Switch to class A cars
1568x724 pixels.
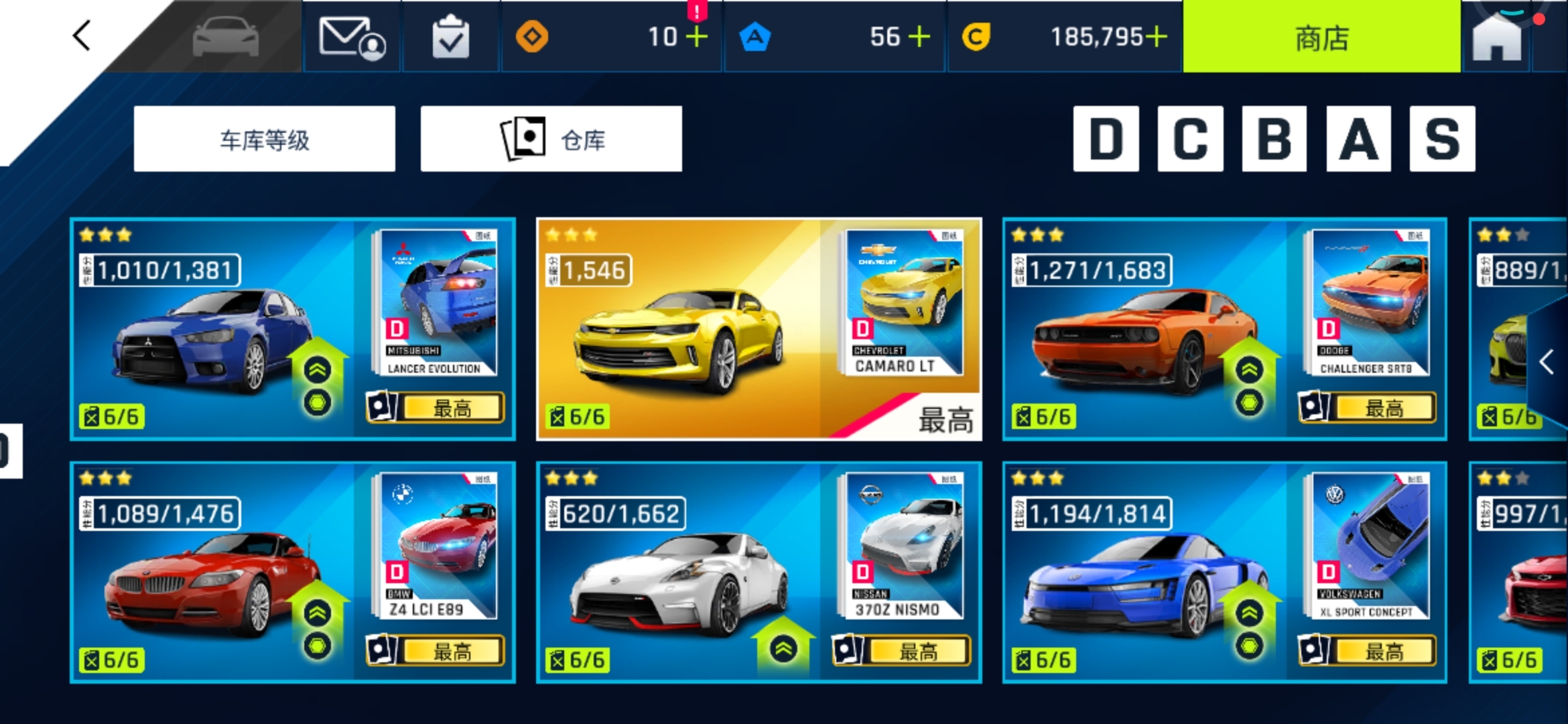tap(1358, 139)
